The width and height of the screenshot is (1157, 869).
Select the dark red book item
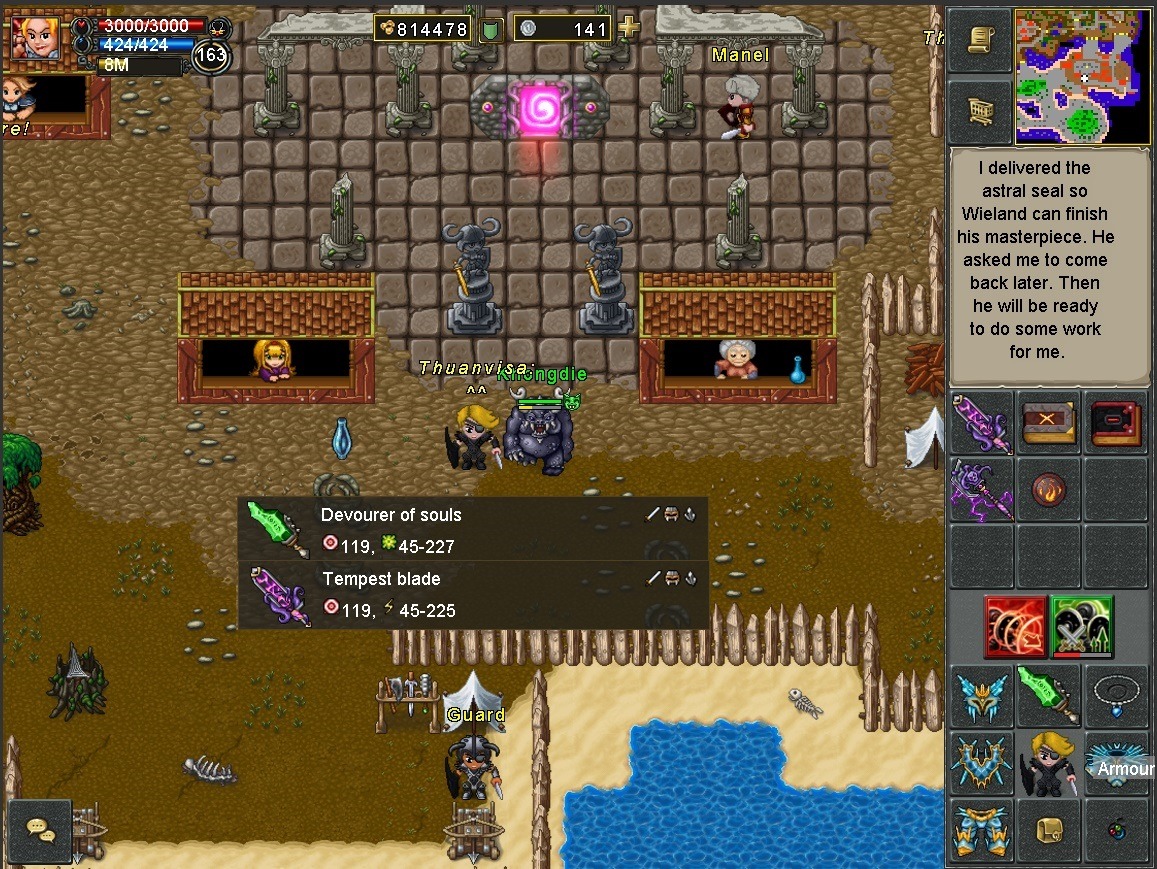[1115, 423]
